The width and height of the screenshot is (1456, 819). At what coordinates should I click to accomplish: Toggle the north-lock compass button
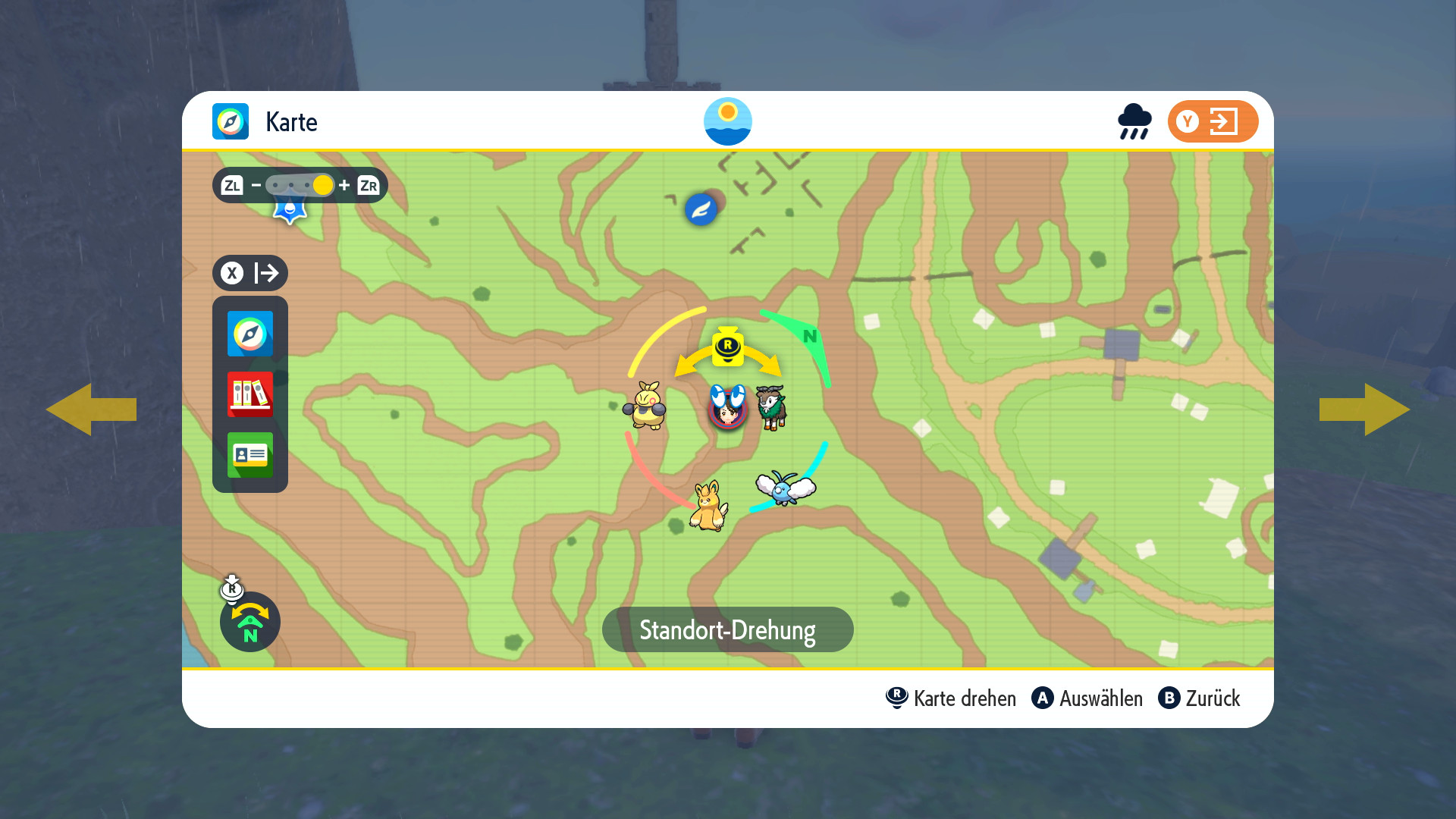[x=249, y=622]
